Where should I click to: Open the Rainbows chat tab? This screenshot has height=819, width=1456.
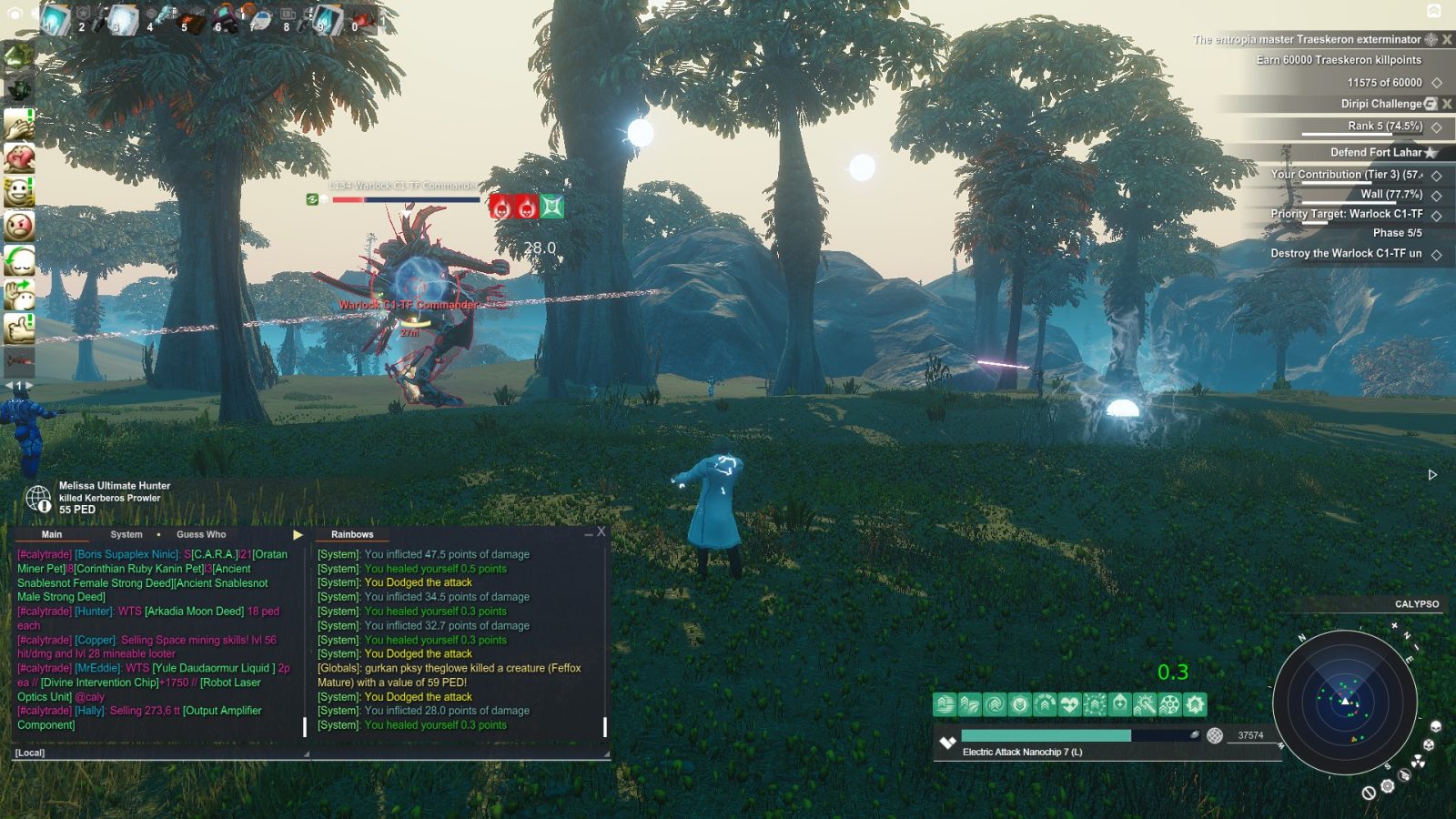point(352,534)
